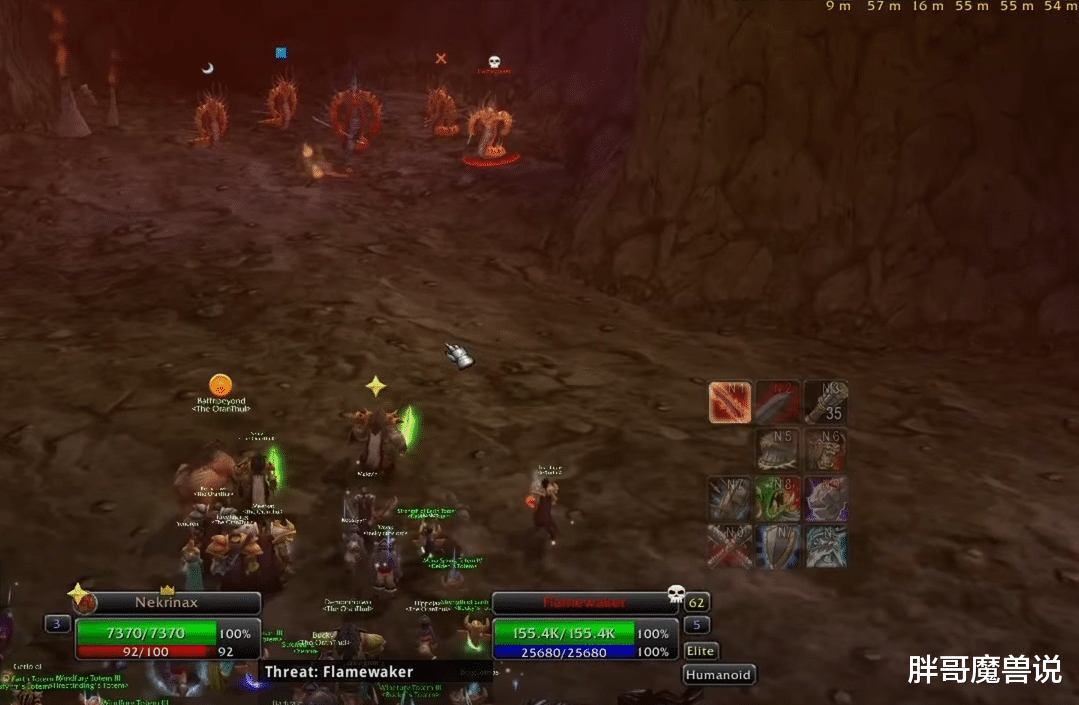Select the Flamewaker target frame
1079x705 pixels.
tap(585, 603)
